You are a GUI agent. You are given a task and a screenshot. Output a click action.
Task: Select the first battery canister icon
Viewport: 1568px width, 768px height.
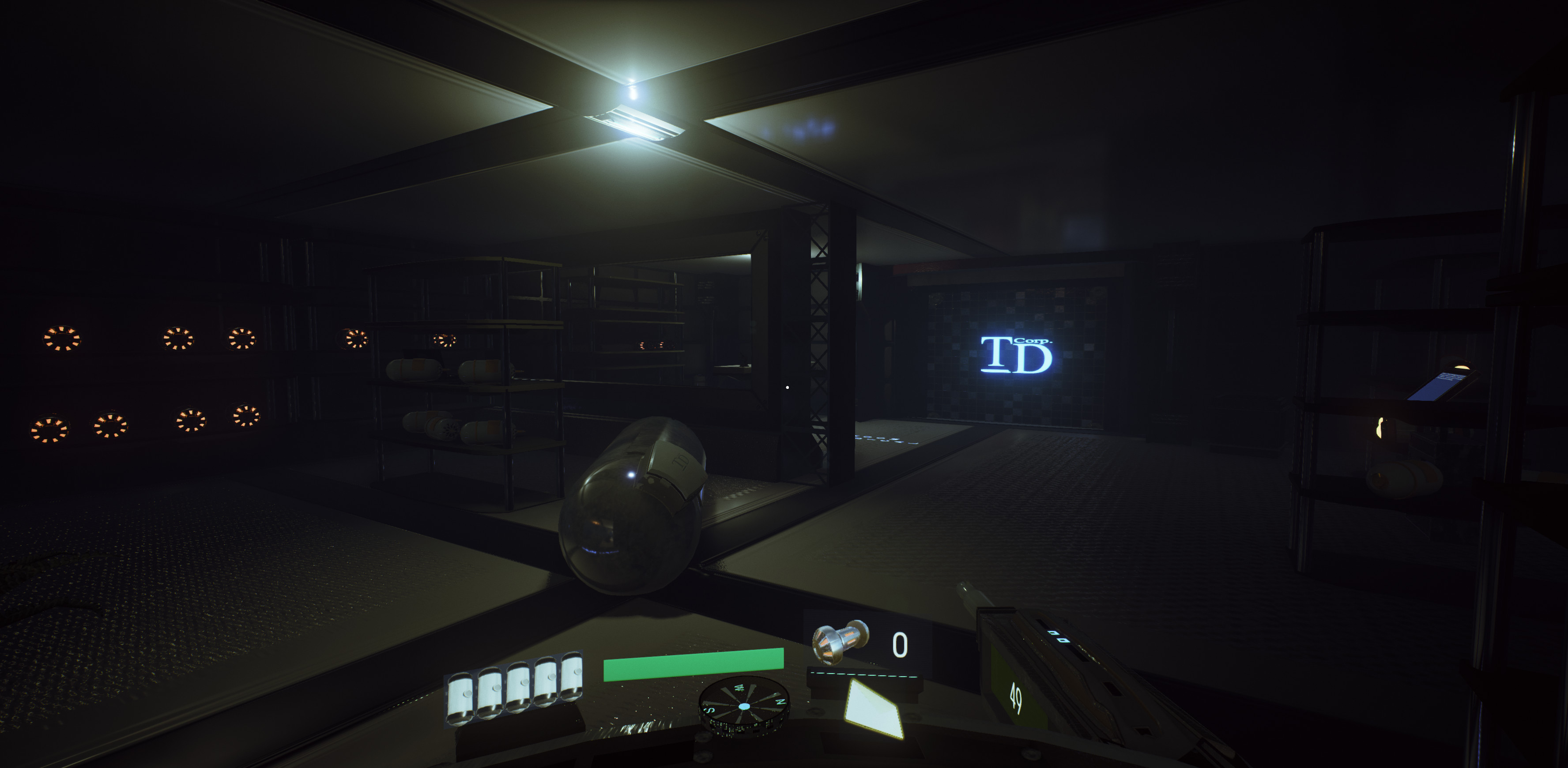coord(462,698)
